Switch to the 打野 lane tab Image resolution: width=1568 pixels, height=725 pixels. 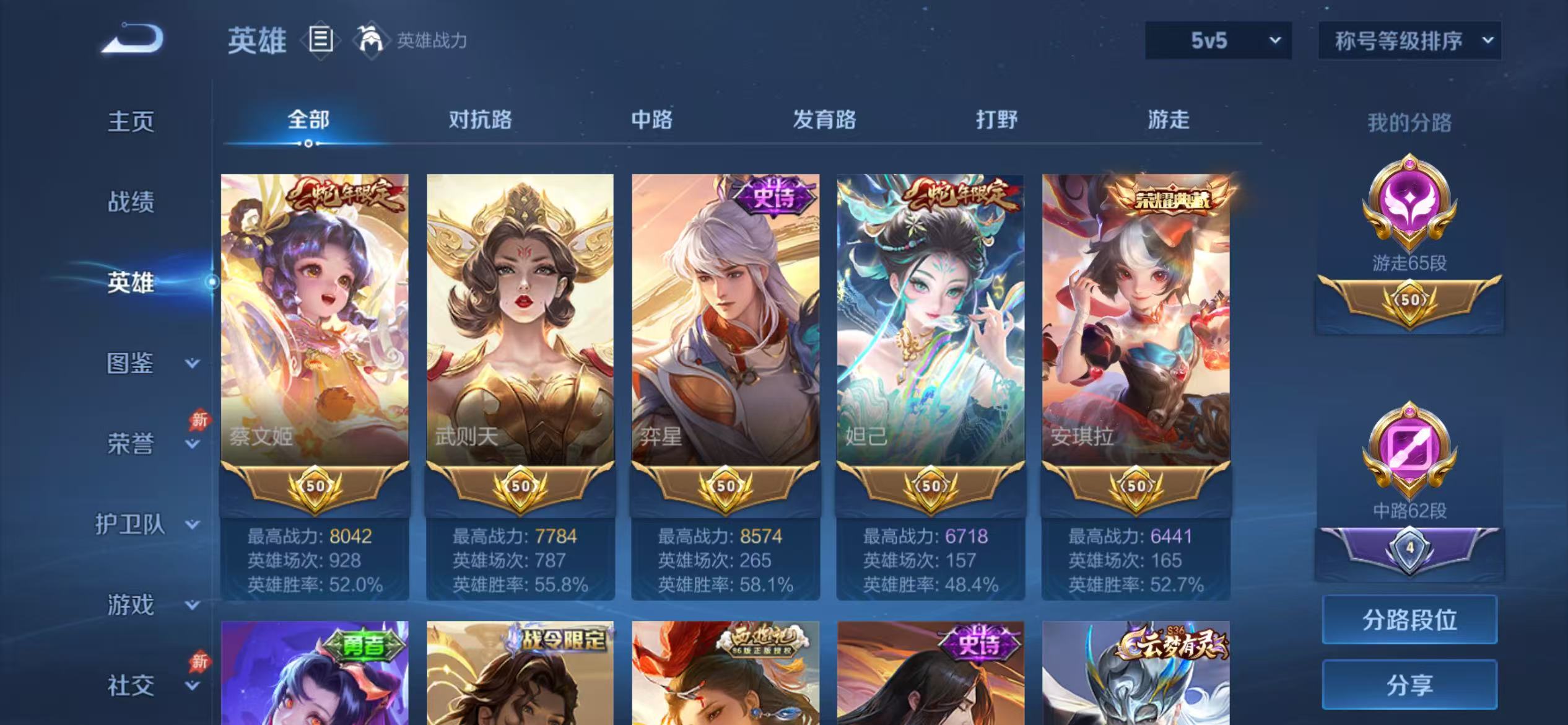(x=997, y=120)
